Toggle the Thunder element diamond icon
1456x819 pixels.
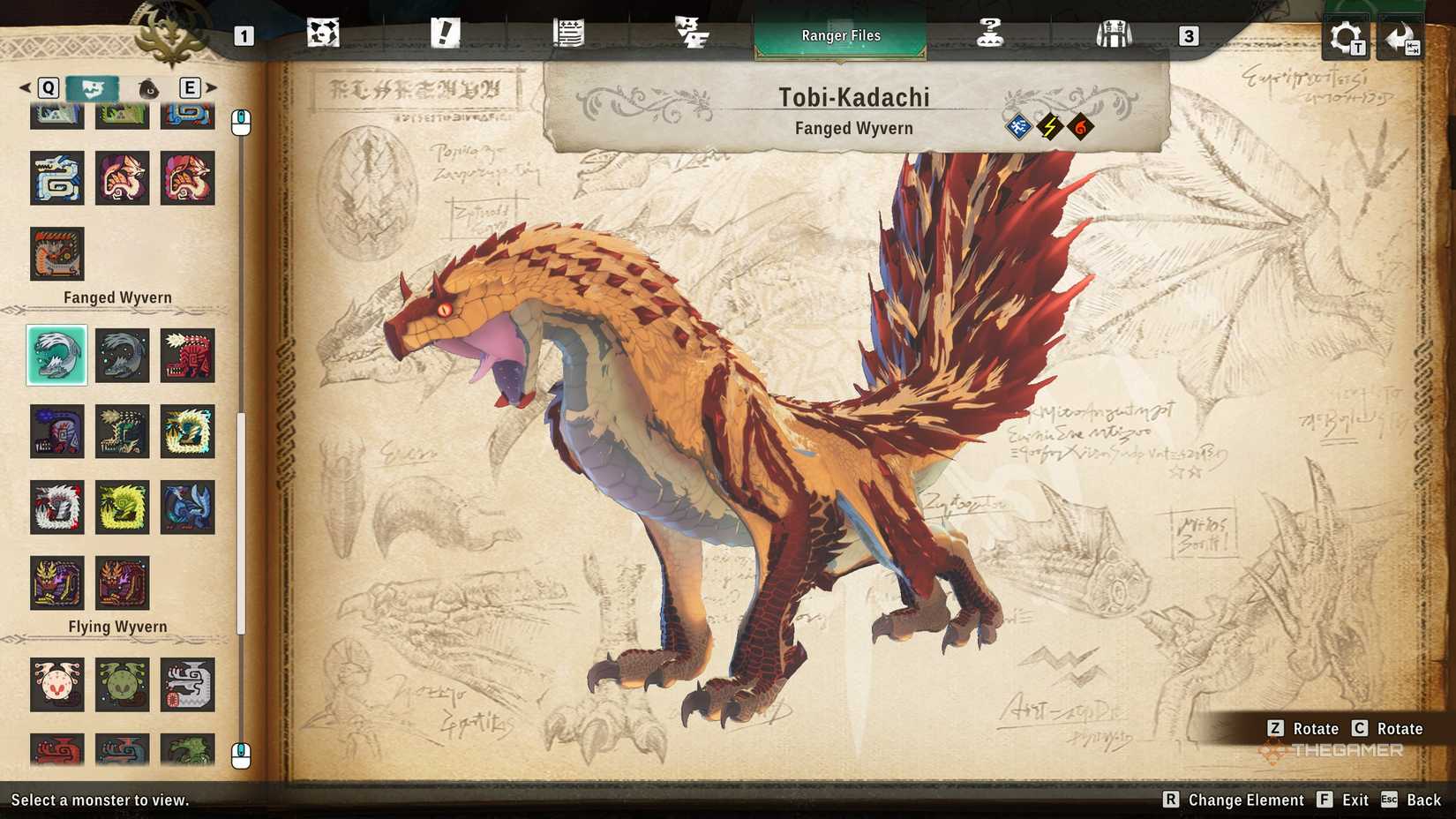pyautogui.click(x=1049, y=127)
